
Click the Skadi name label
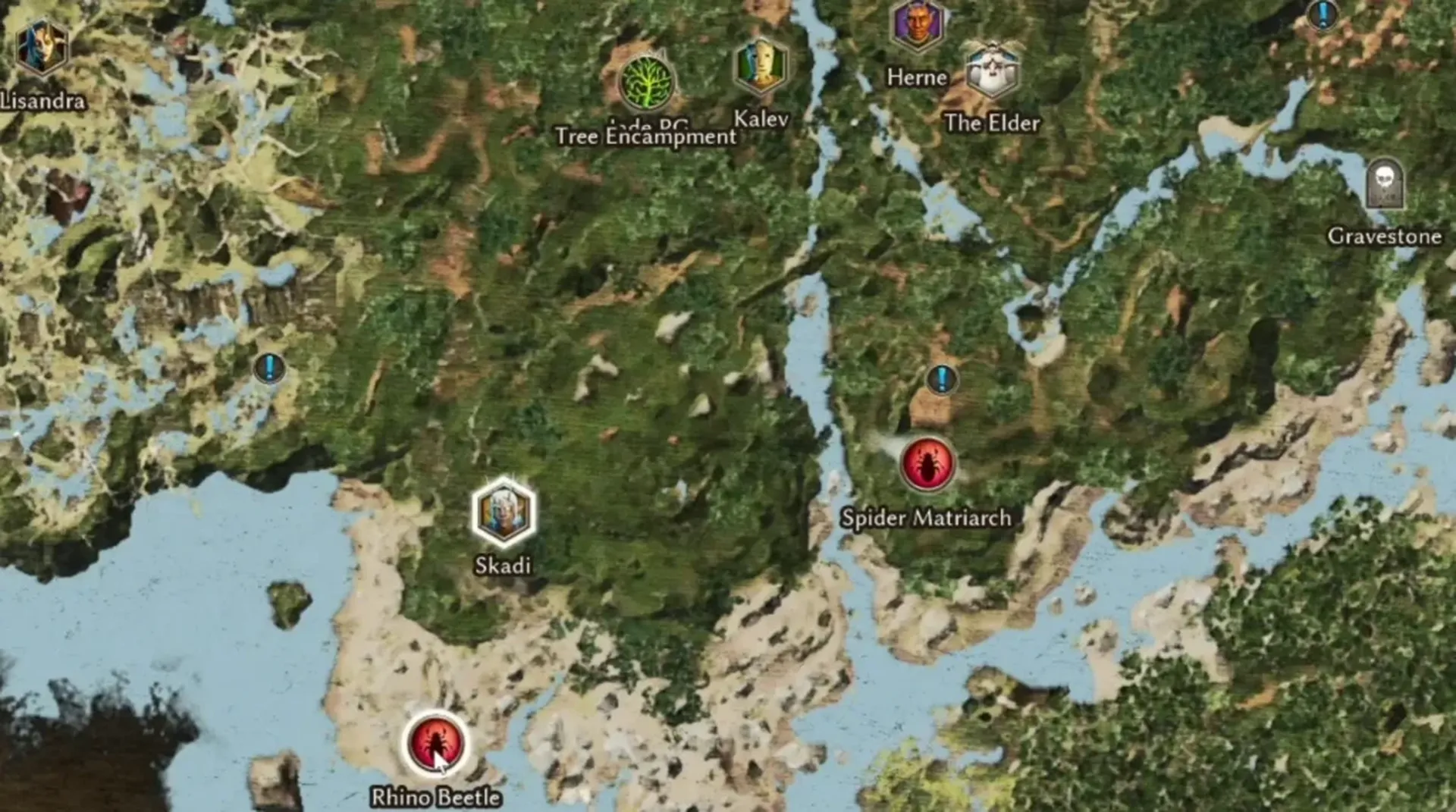tap(503, 566)
